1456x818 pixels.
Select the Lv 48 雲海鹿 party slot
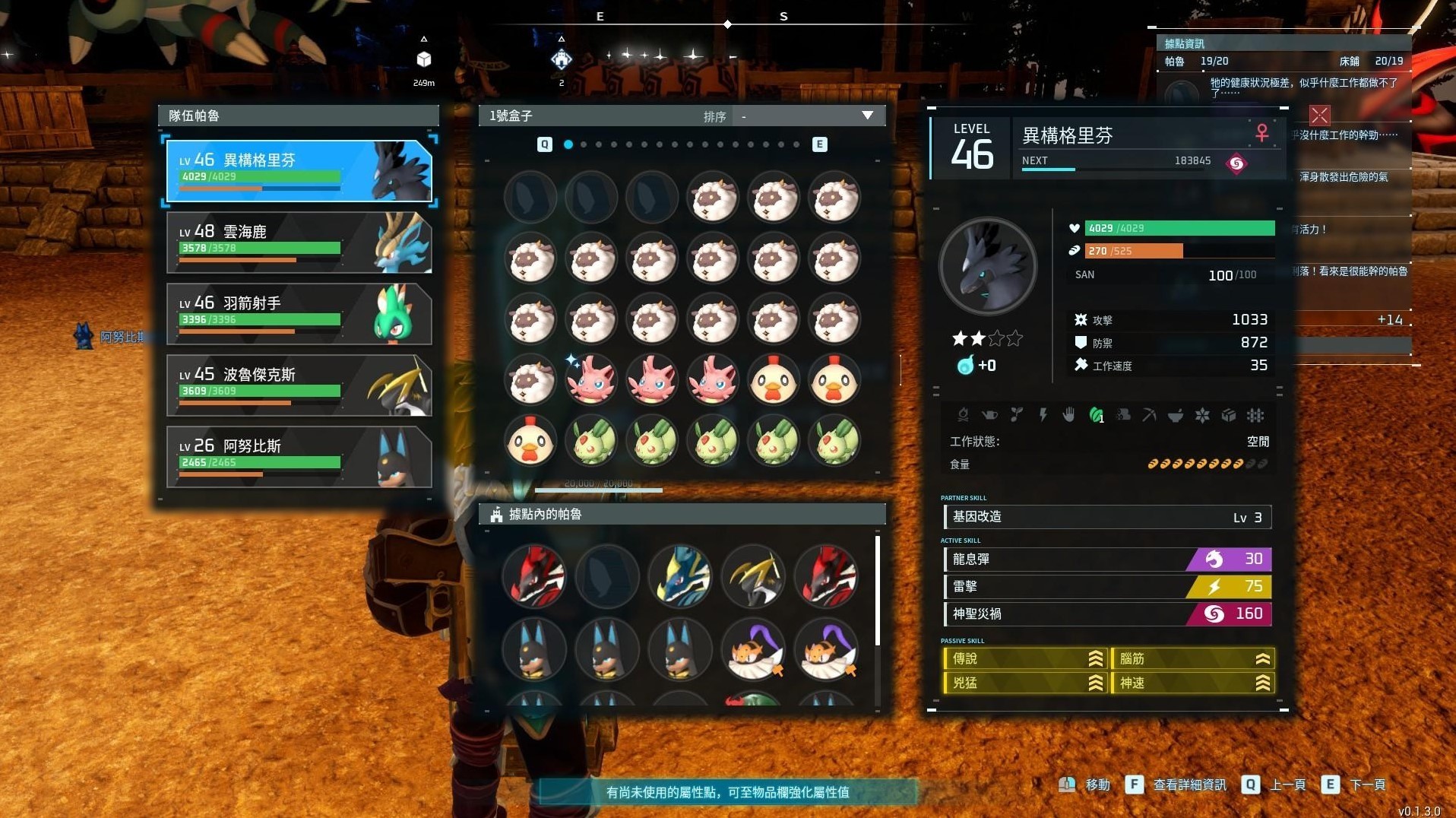pos(299,243)
